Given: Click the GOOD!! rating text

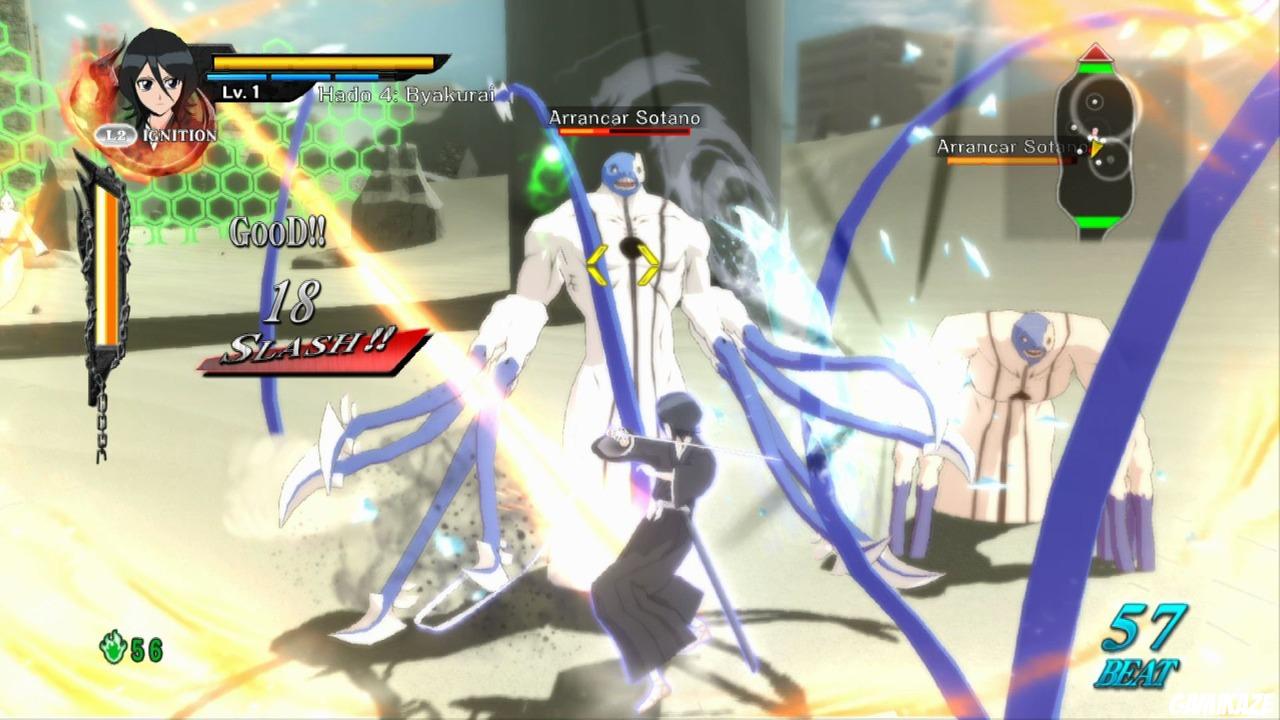Looking at the screenshot, I should [278, 232].
